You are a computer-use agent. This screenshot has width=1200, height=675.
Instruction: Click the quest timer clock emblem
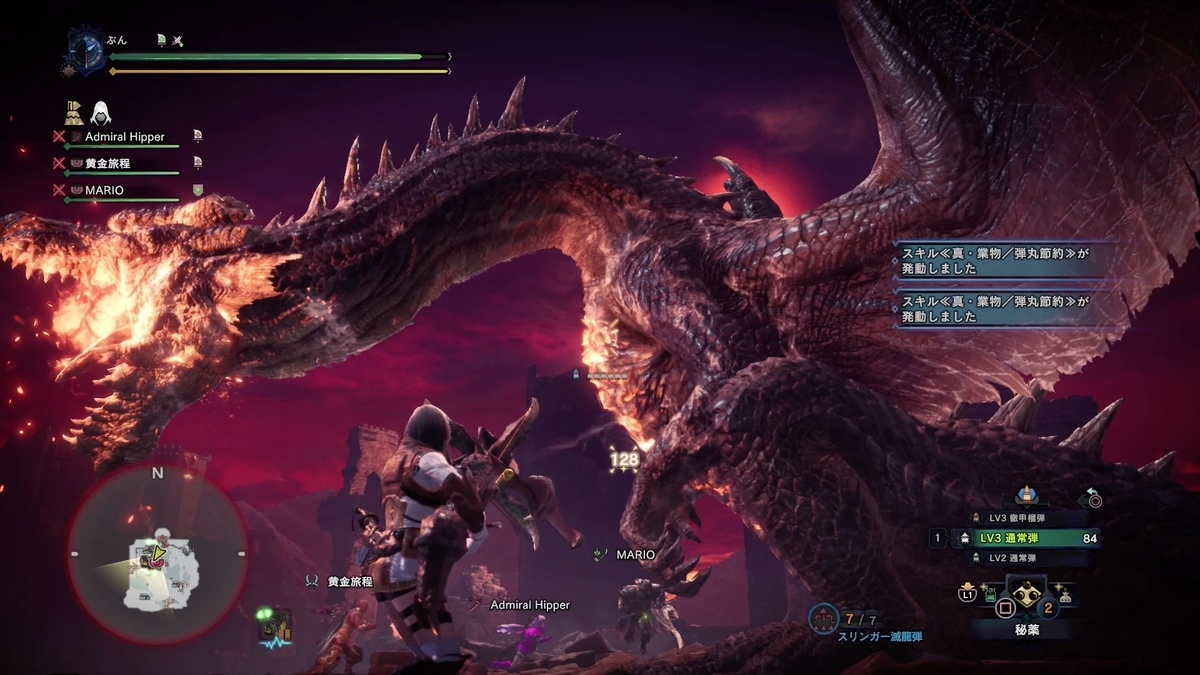[86, 52]
